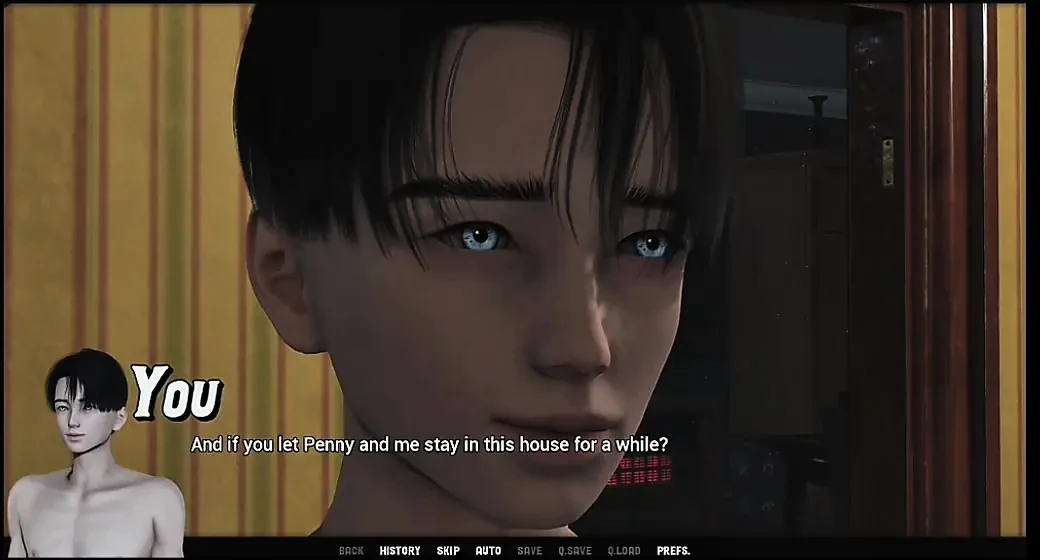Open the dialogue History log

tap(400, 550)
